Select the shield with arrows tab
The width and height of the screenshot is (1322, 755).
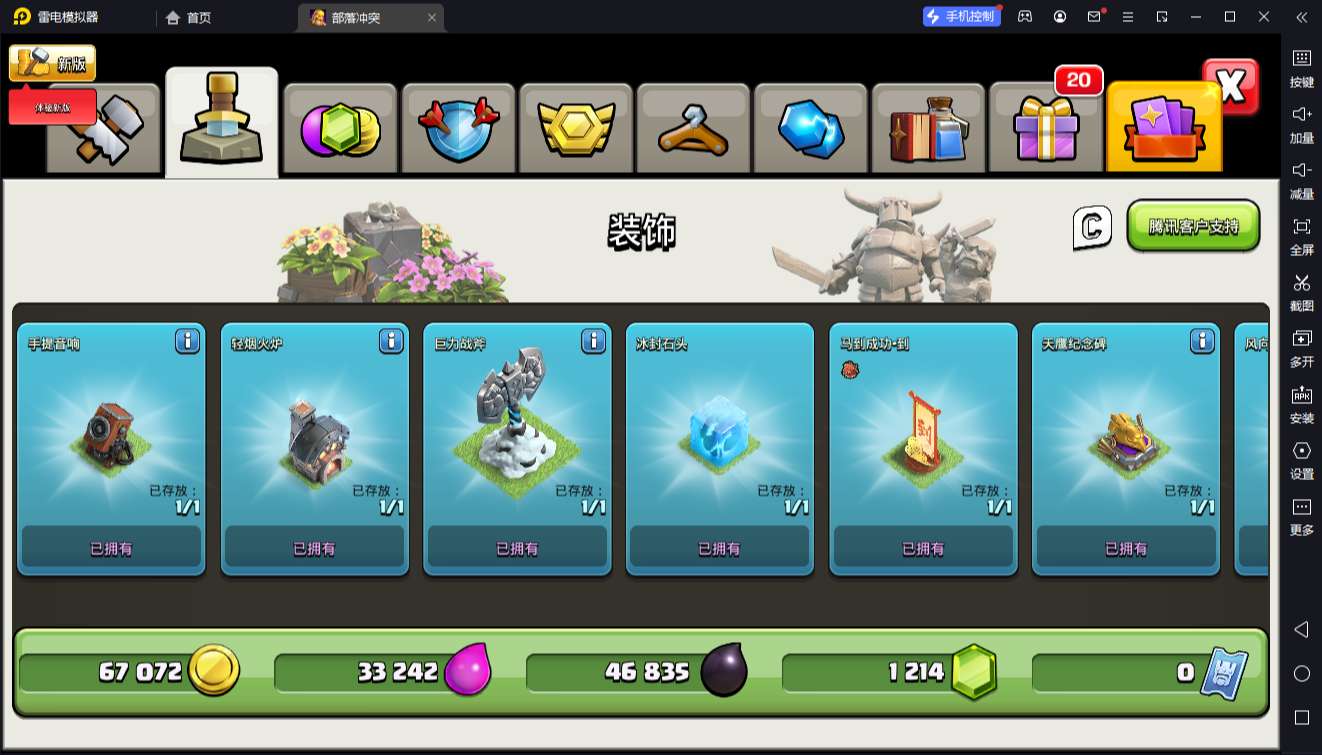pyautogui.click(x=457, y=129)
